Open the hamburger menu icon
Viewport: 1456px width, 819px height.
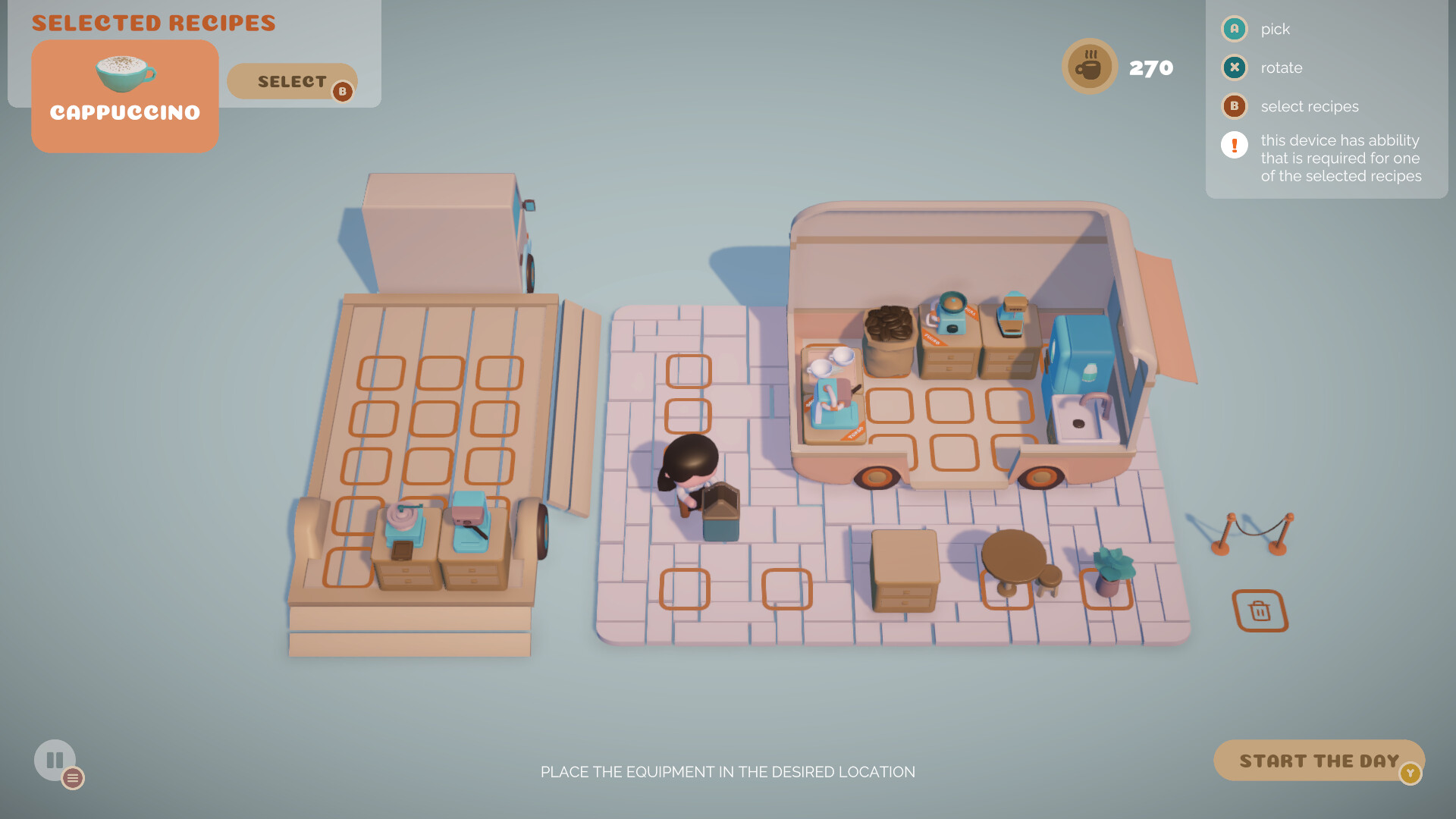click(x=73, y=777)
